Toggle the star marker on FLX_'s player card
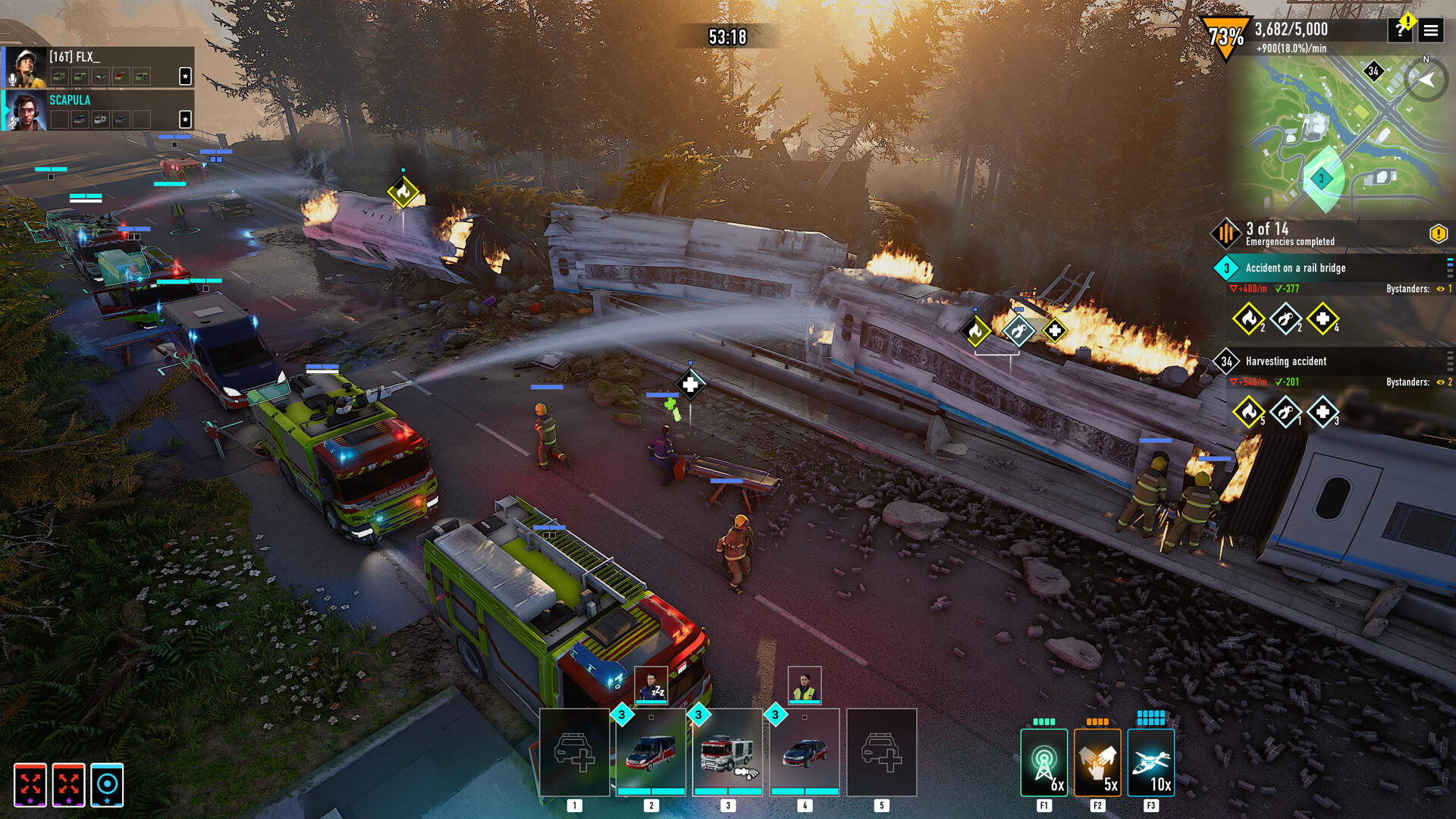 pyautogui.click(x=185, y=77)
